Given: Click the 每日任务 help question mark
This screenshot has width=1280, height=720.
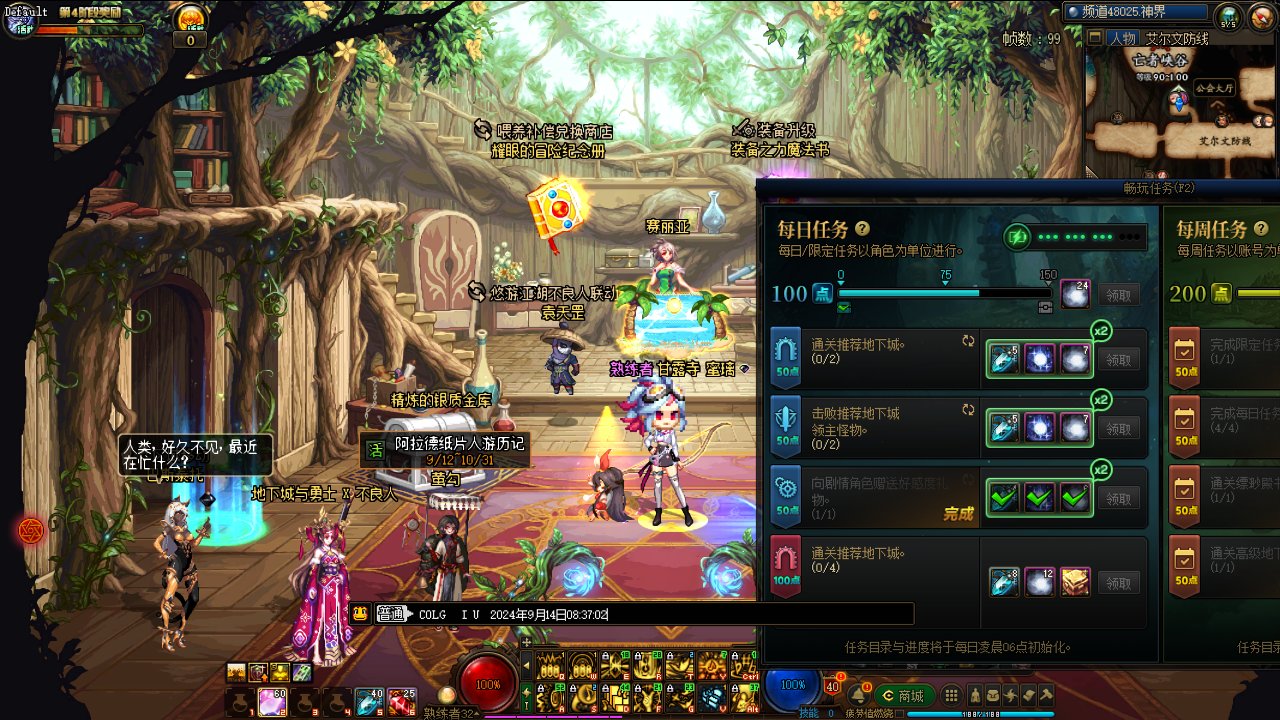Looking at the screenshot, I should pyautogui.click(x=862, y=229).
